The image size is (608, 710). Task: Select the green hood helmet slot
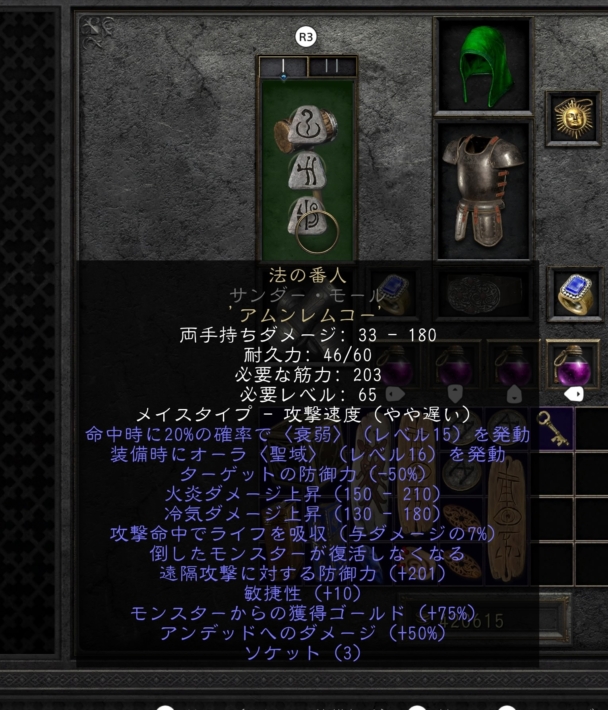483,66
